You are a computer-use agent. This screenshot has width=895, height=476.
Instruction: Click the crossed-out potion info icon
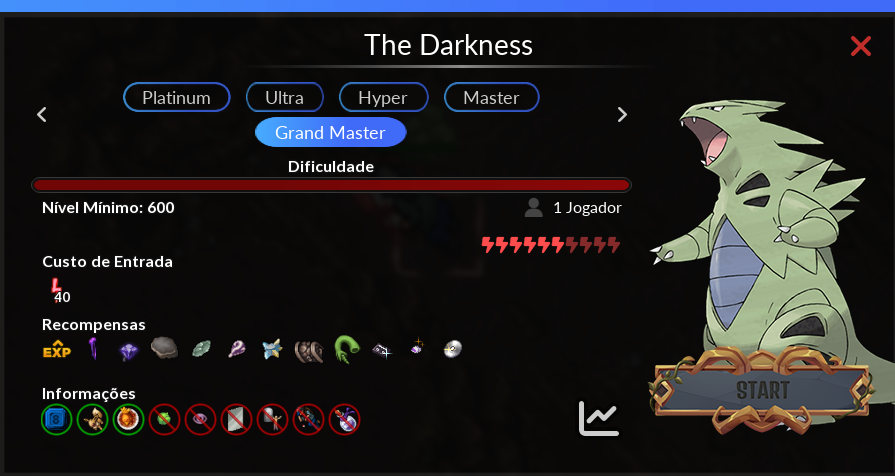tap(344, 419)
